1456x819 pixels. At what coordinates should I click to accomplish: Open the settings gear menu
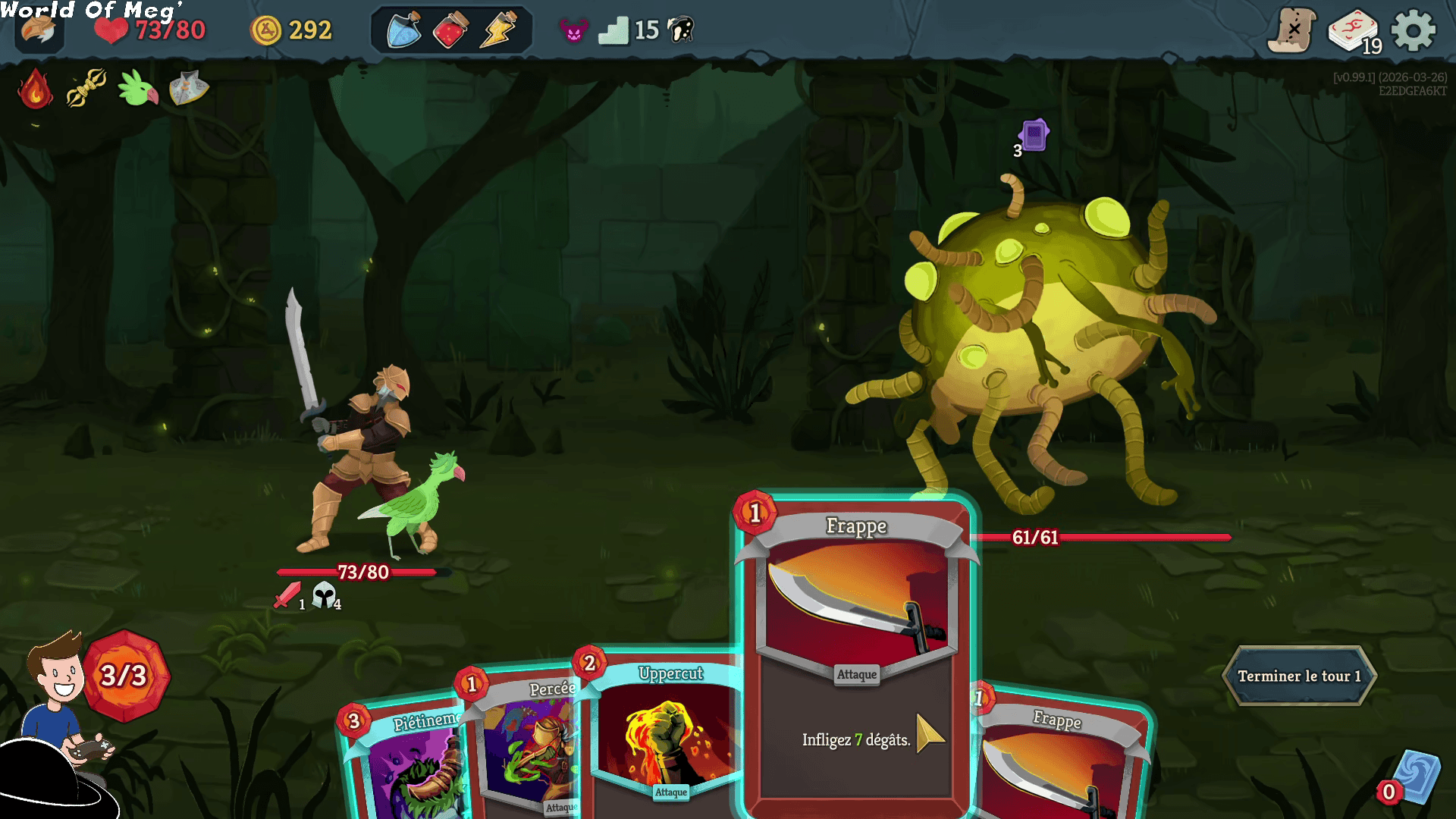(1413, 31)
